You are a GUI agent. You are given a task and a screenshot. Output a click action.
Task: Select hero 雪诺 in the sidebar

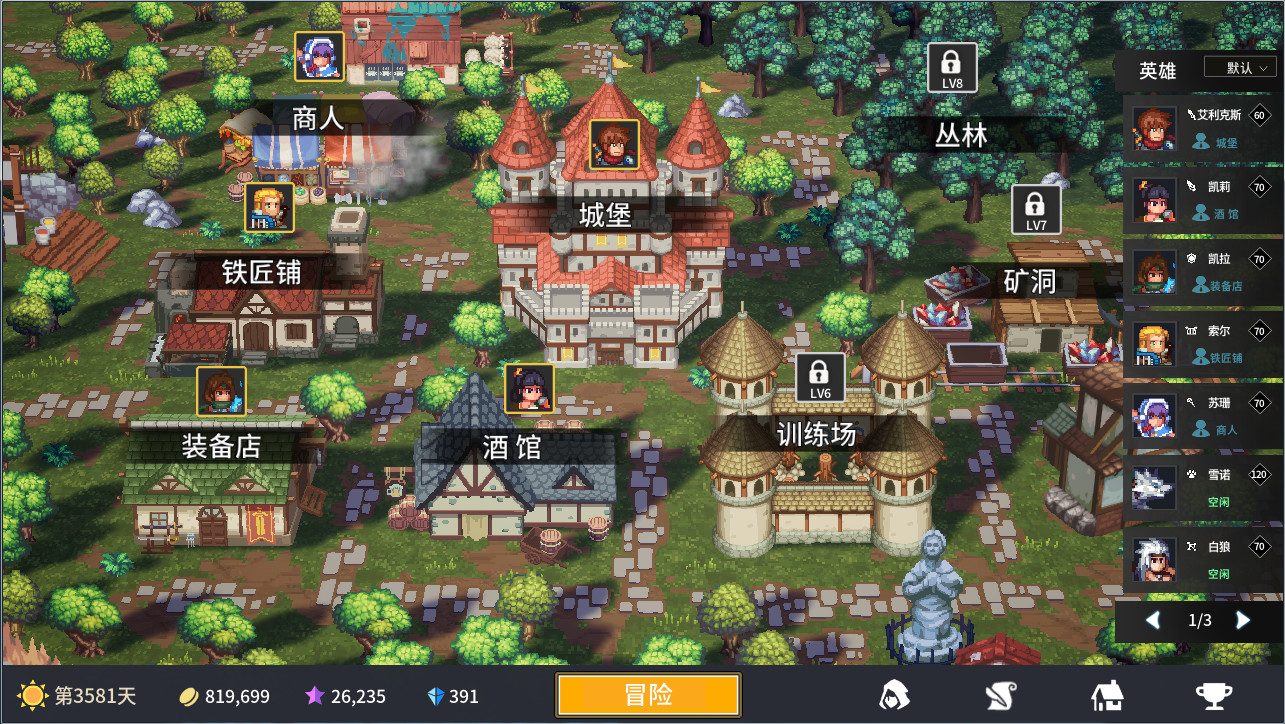tap(1200, 488)
